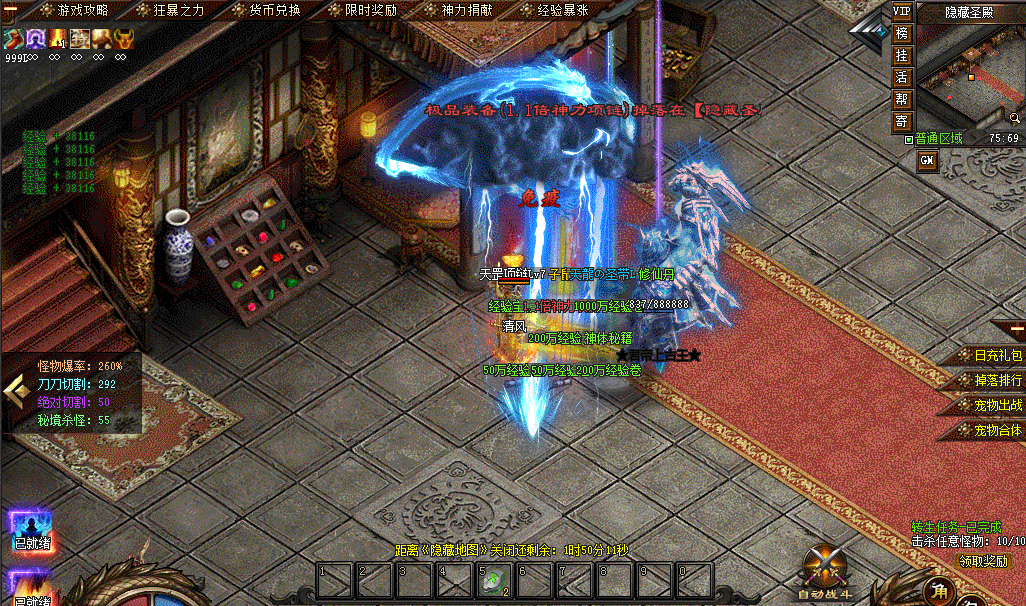
Task: Claim the quest reward with 领取奖励
Action: coord(984,561)
